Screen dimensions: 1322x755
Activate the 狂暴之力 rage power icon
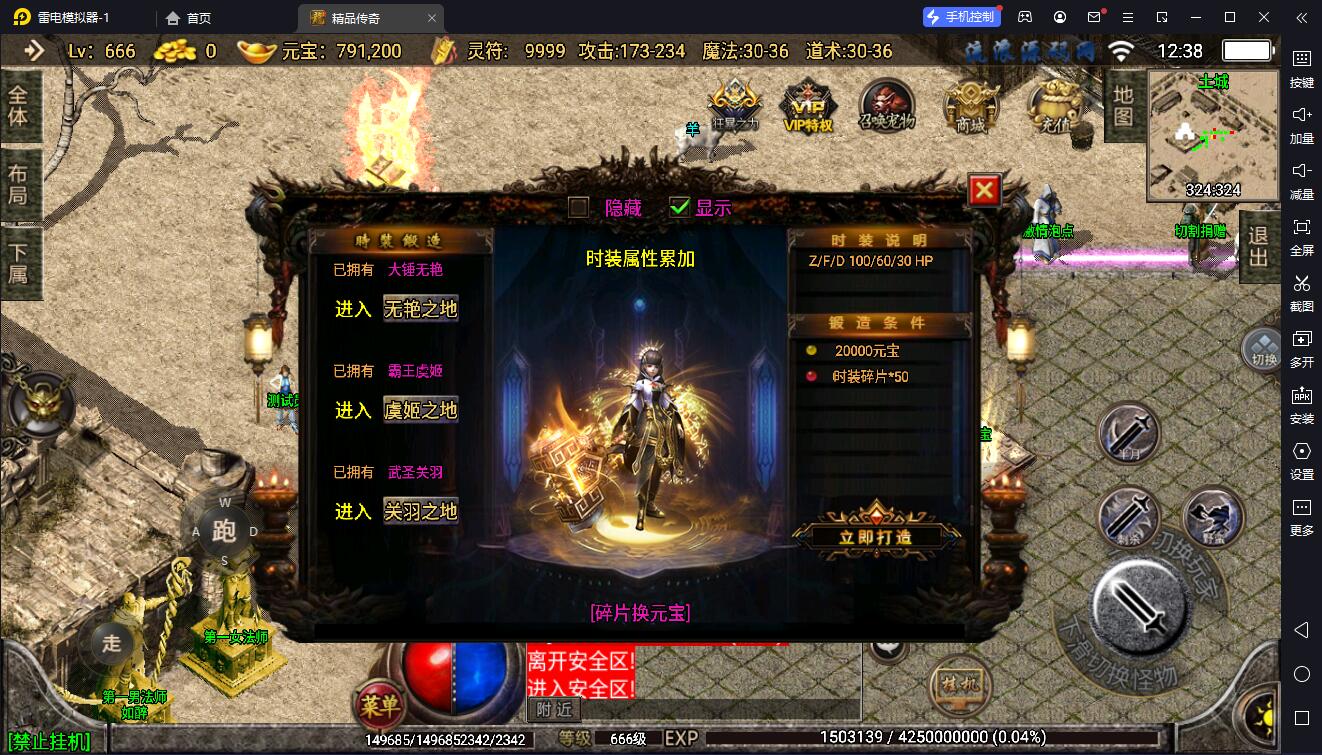coord(735,105)
